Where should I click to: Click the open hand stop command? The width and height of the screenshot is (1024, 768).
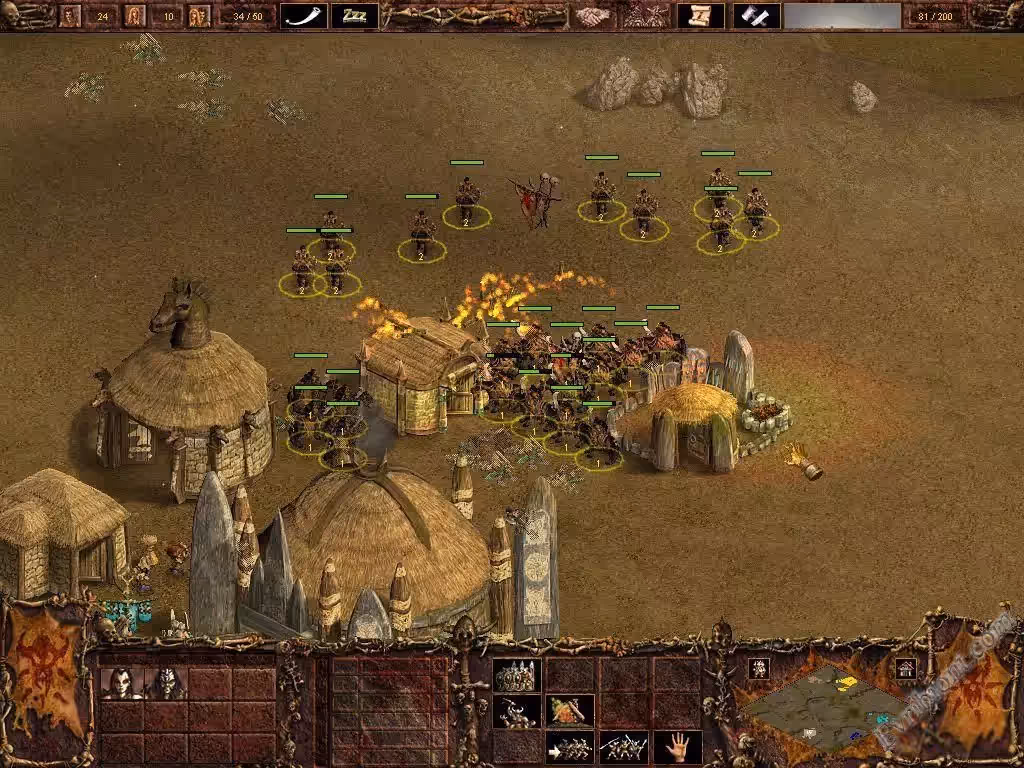(x=677, y=746)
